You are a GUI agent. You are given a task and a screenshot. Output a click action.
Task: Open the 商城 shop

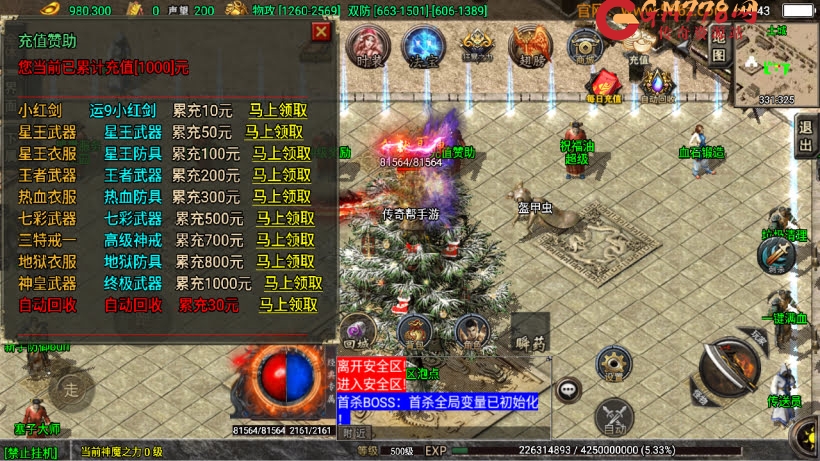584,47
